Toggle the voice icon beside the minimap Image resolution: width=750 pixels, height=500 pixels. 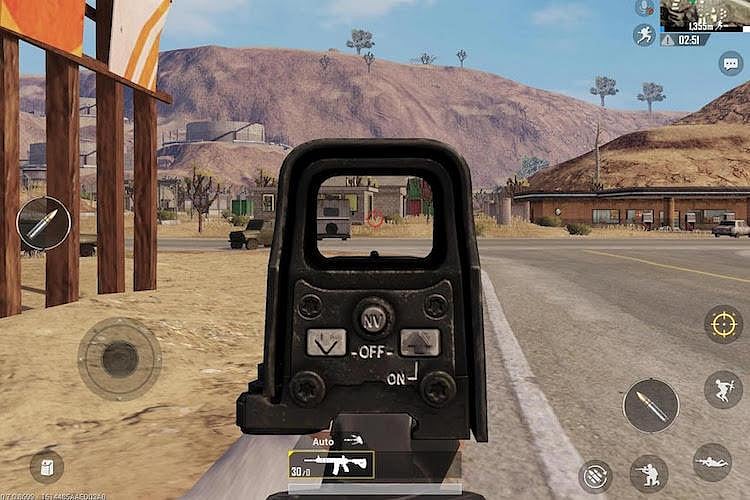click(645, 8)
